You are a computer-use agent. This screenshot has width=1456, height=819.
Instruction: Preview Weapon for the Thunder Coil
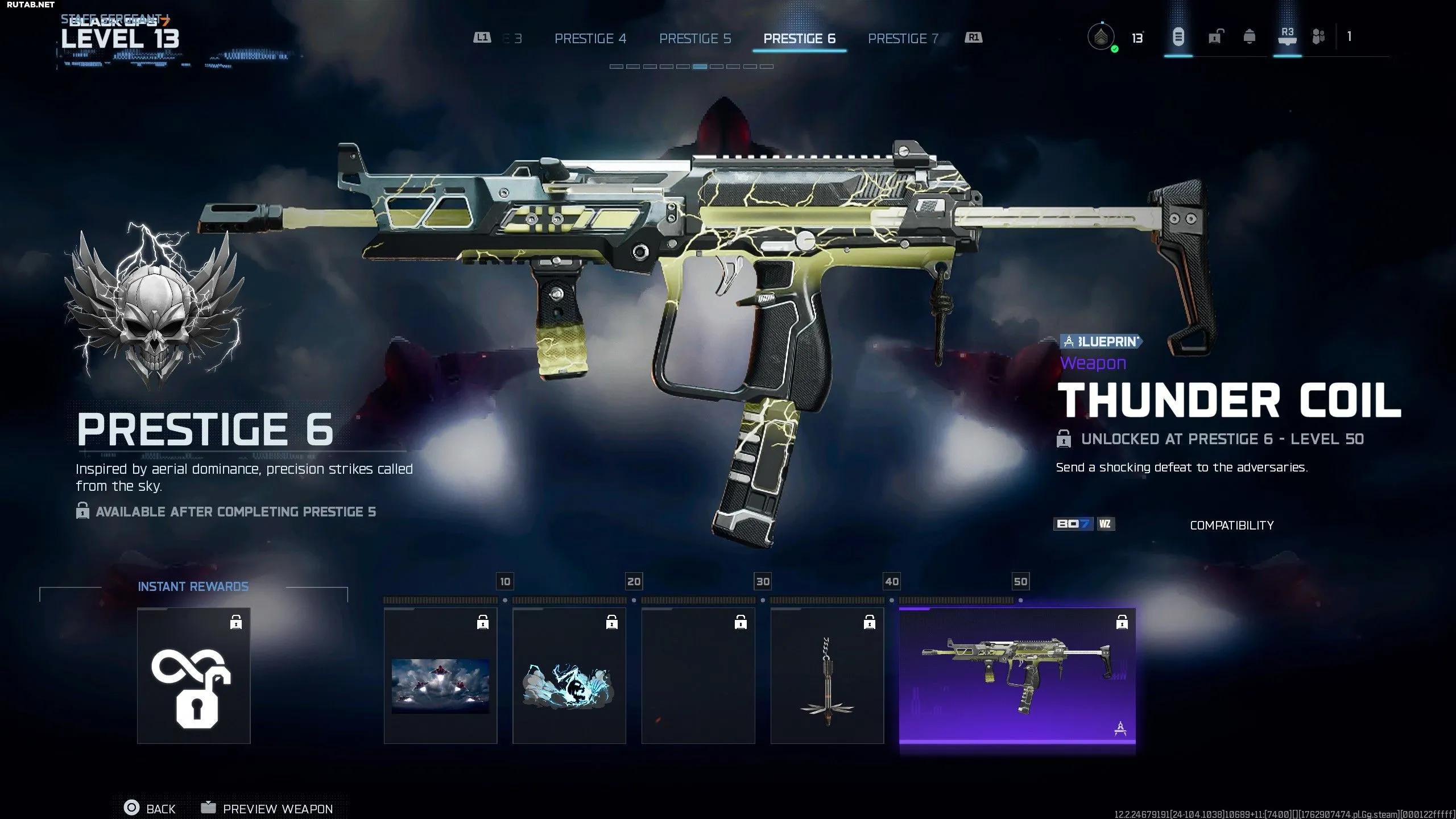(267, 808)
